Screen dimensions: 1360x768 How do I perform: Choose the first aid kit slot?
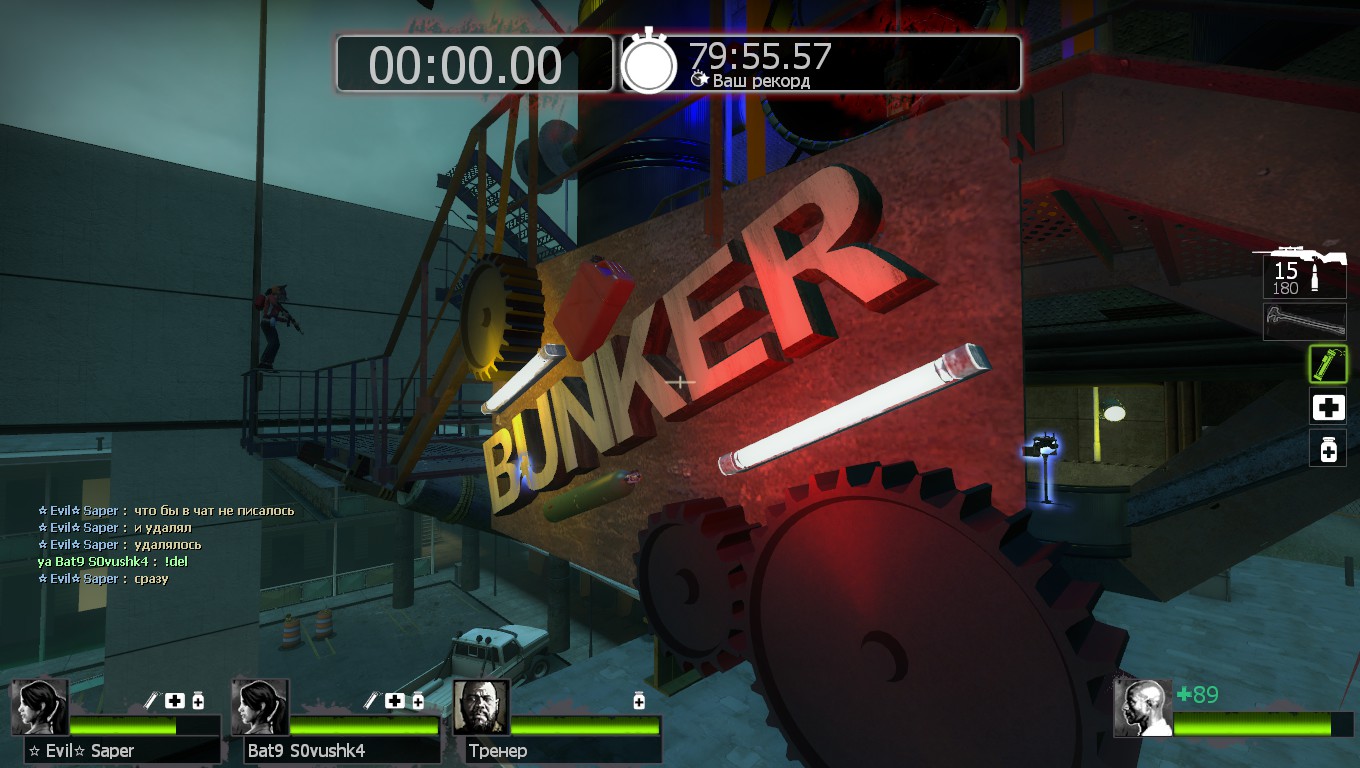coord(1328,407)
